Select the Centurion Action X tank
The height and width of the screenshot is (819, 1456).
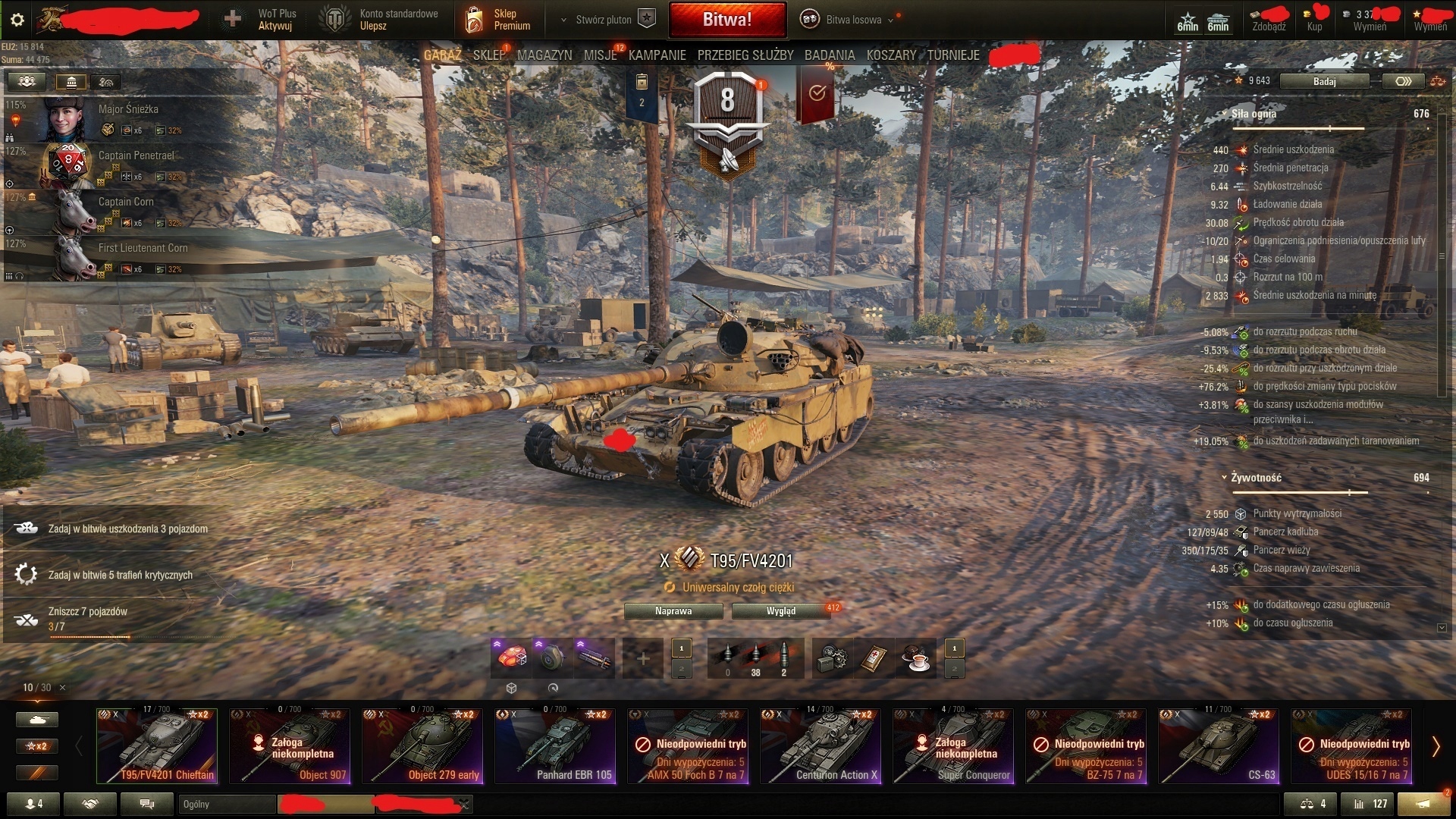point(821,746)
